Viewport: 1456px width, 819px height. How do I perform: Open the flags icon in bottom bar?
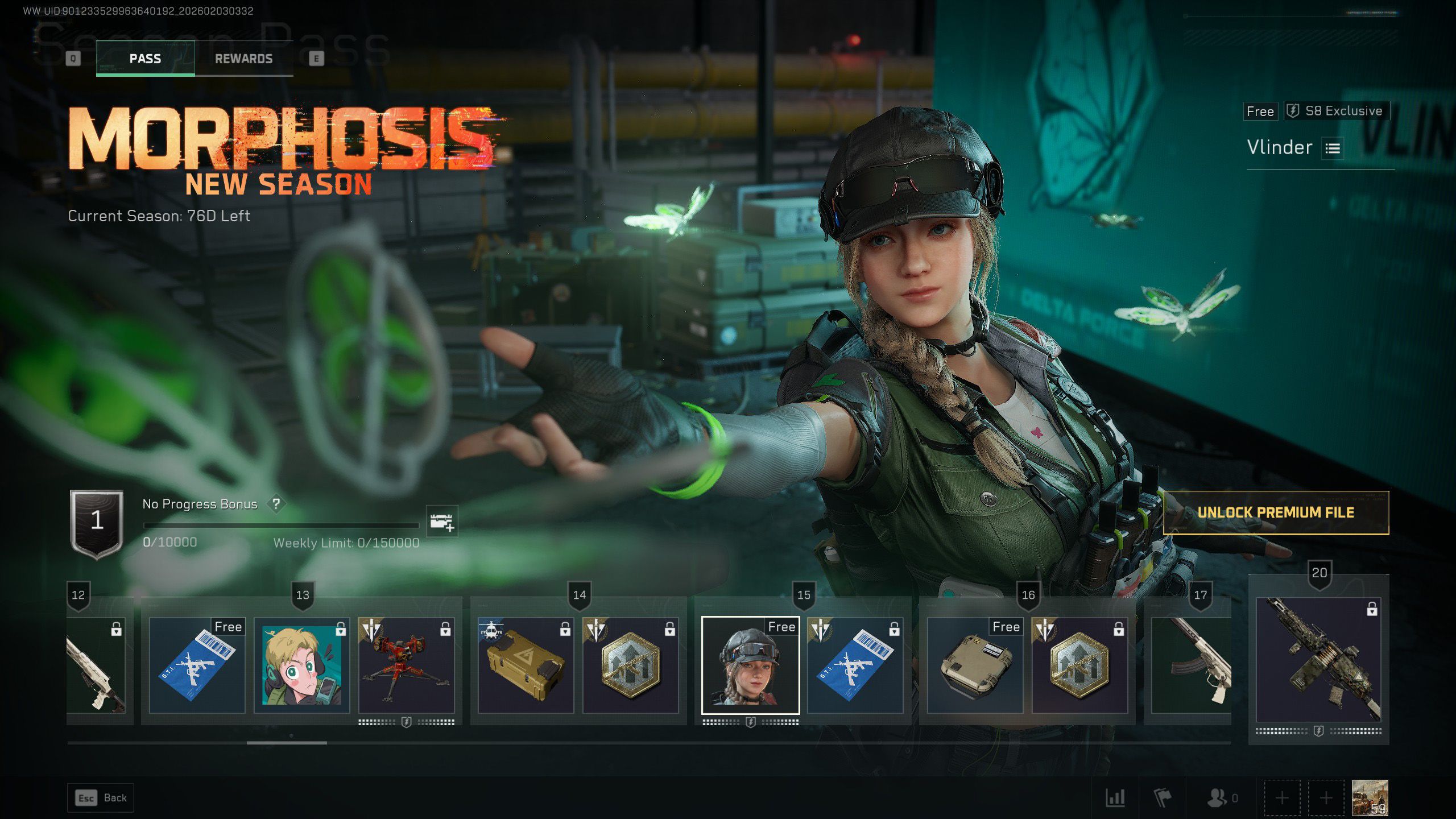point(1163,798)
